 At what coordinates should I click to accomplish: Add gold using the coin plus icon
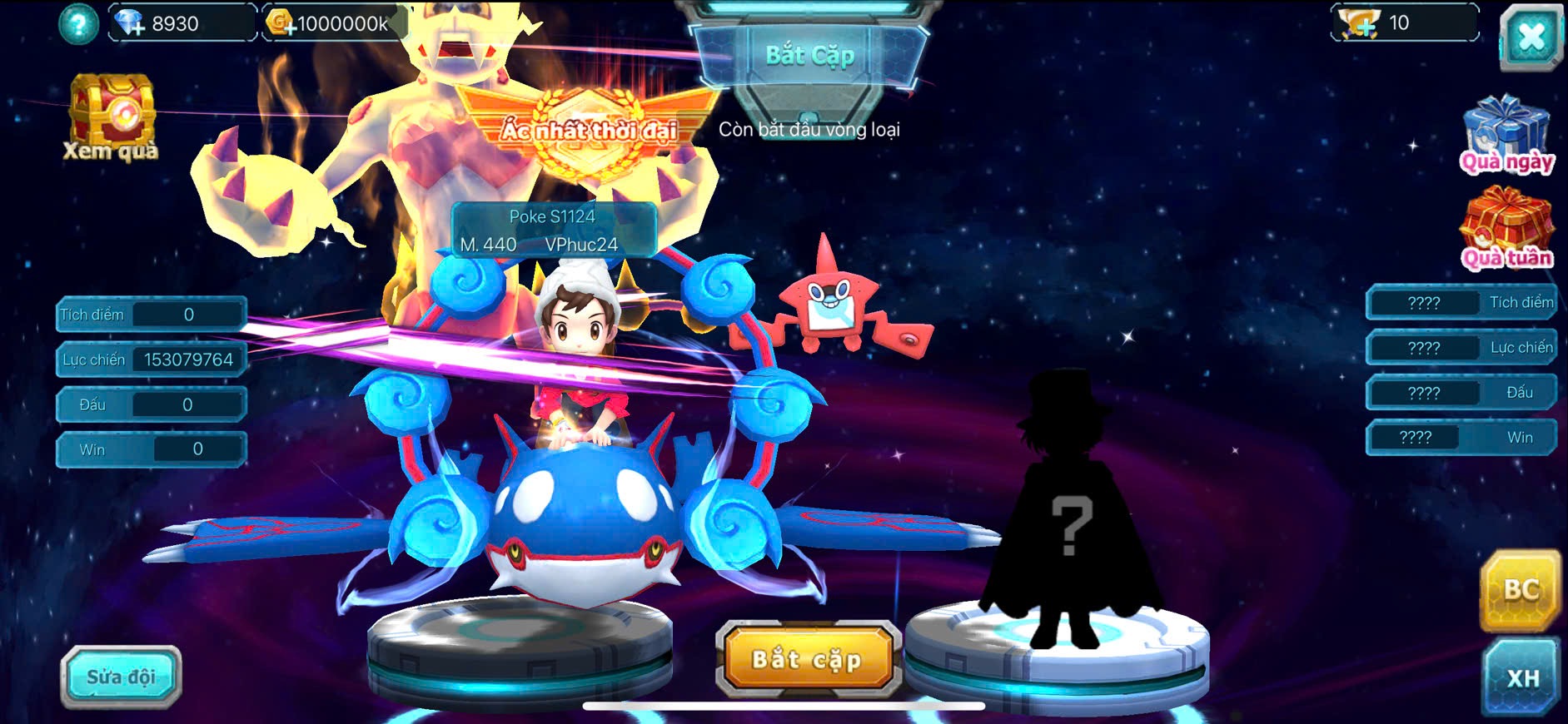coord(281,23)
